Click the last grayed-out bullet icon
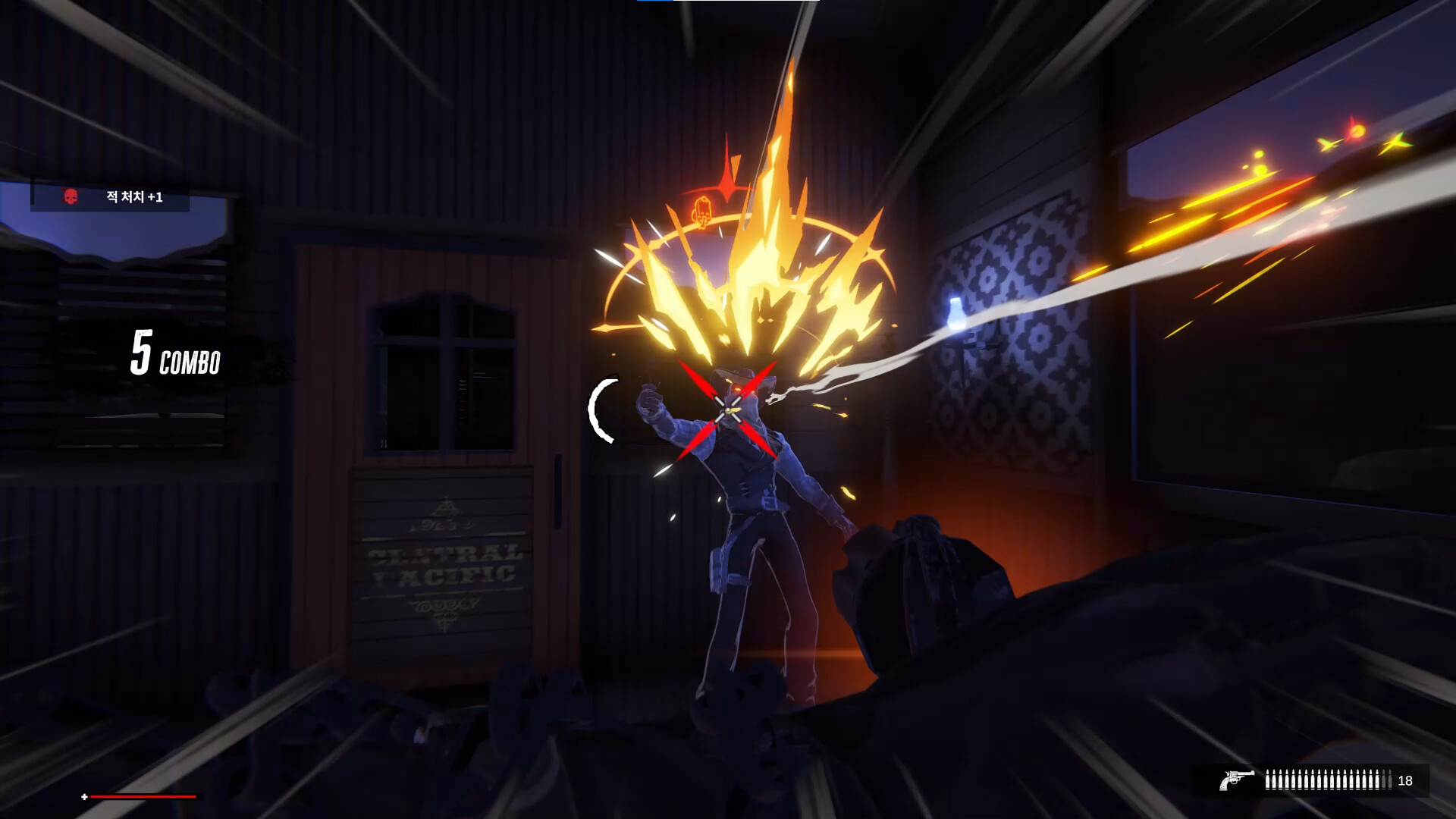The width and height of the screenshot is (1456, 819). [1390, 778]
